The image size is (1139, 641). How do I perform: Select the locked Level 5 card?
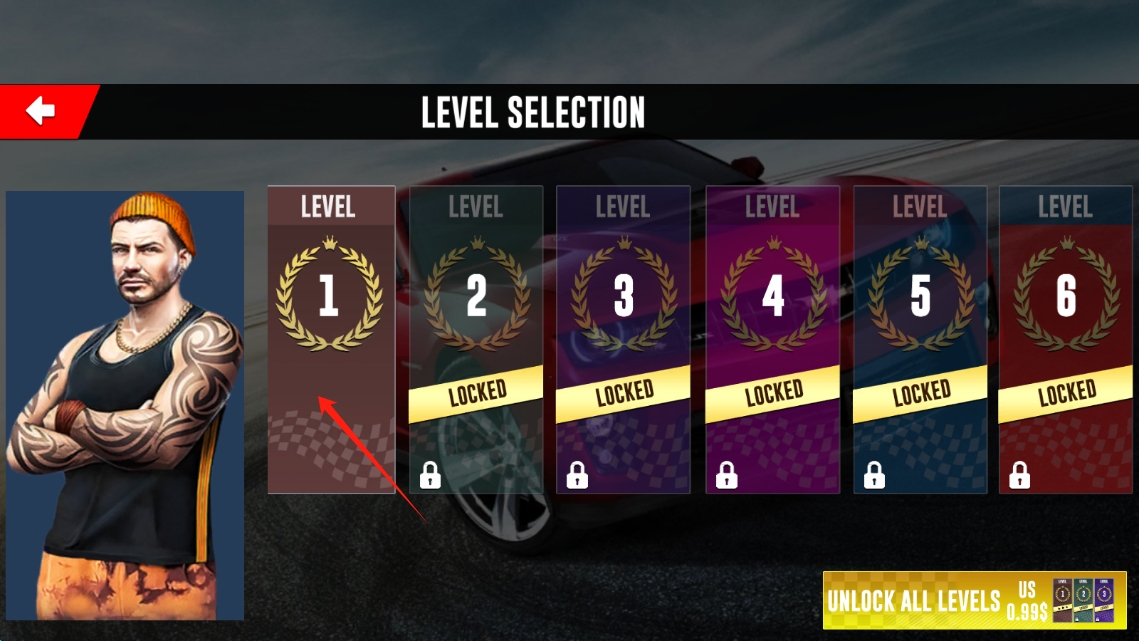(x=920, y=339)
